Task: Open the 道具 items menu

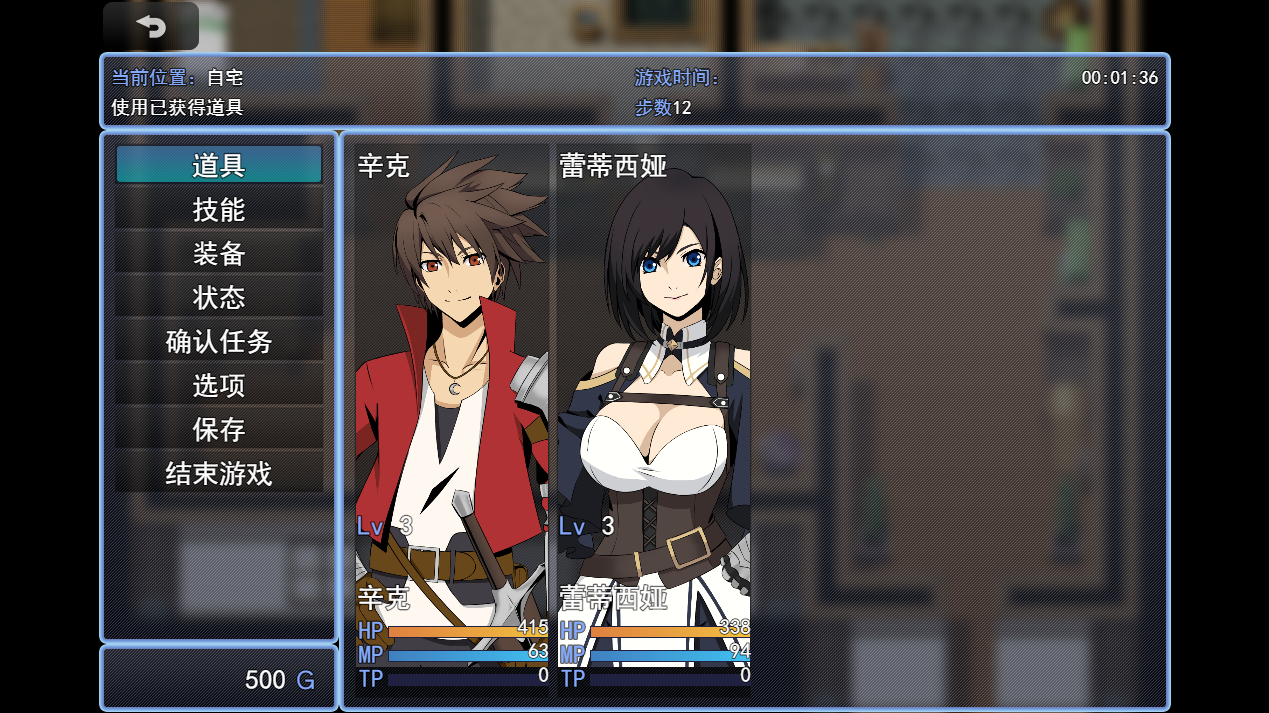Action: coord(219,165)
